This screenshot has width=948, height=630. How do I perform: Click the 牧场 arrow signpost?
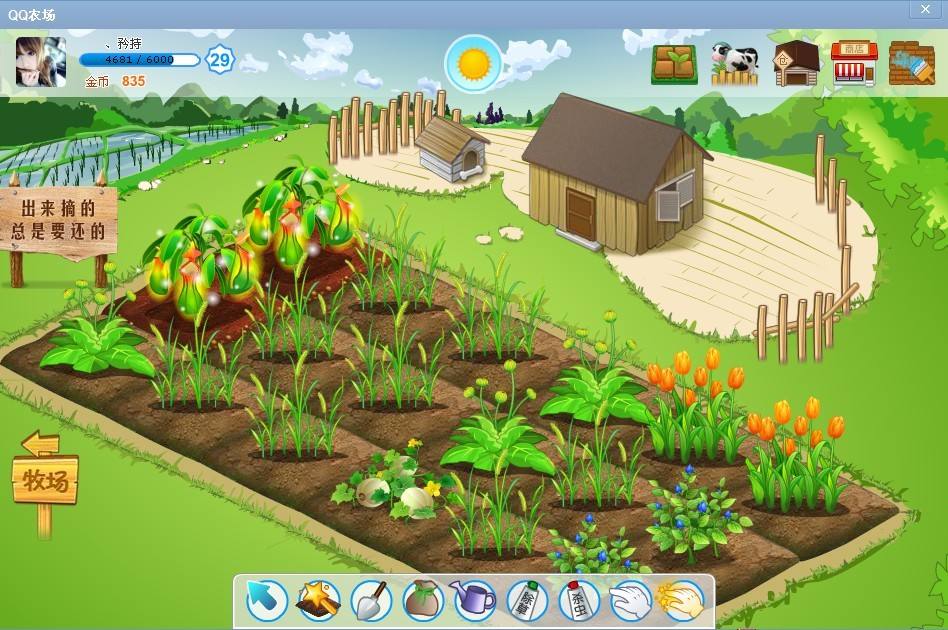(45, 482)
